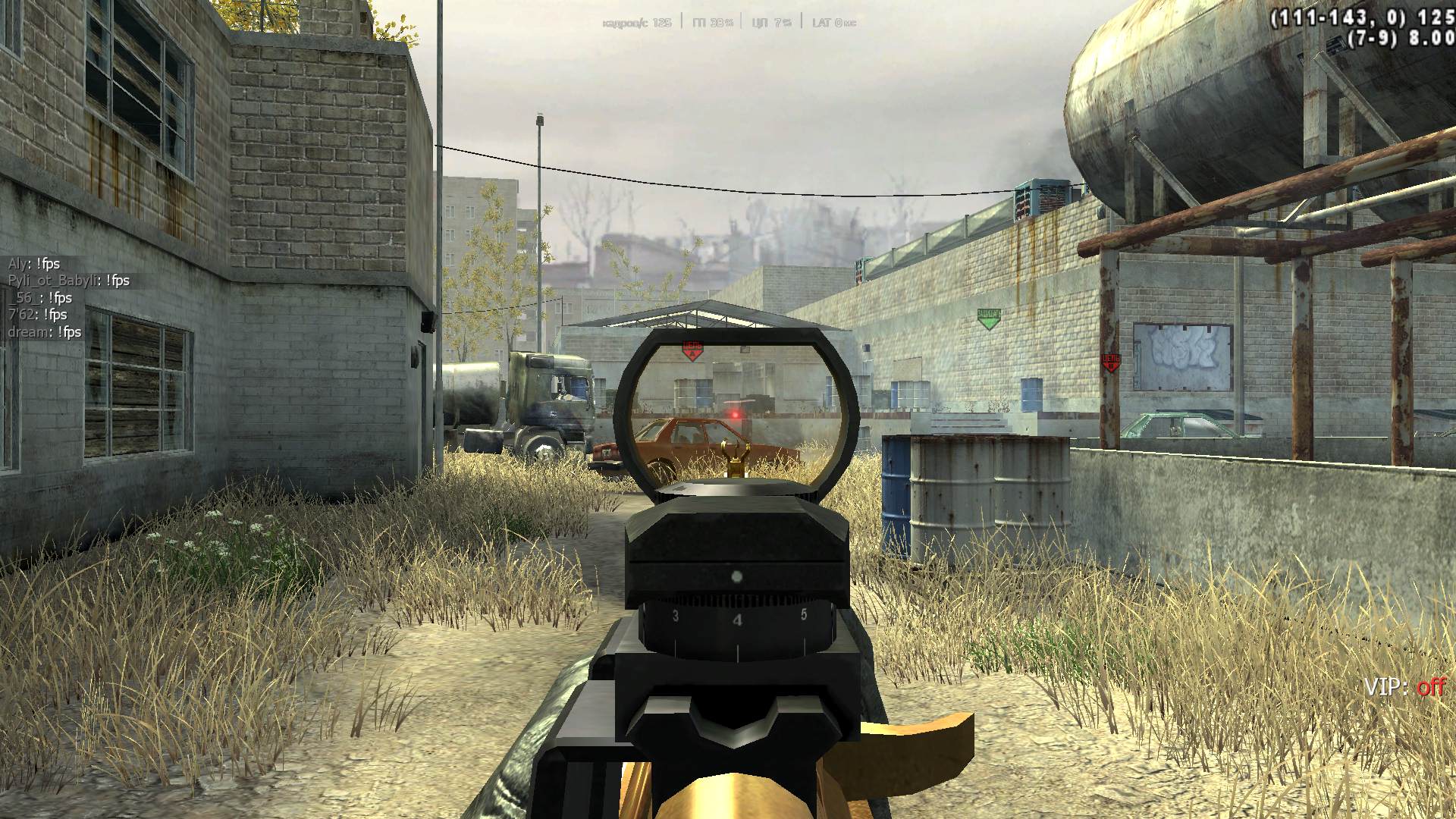Click the red objective B marker

point(1110,362)
